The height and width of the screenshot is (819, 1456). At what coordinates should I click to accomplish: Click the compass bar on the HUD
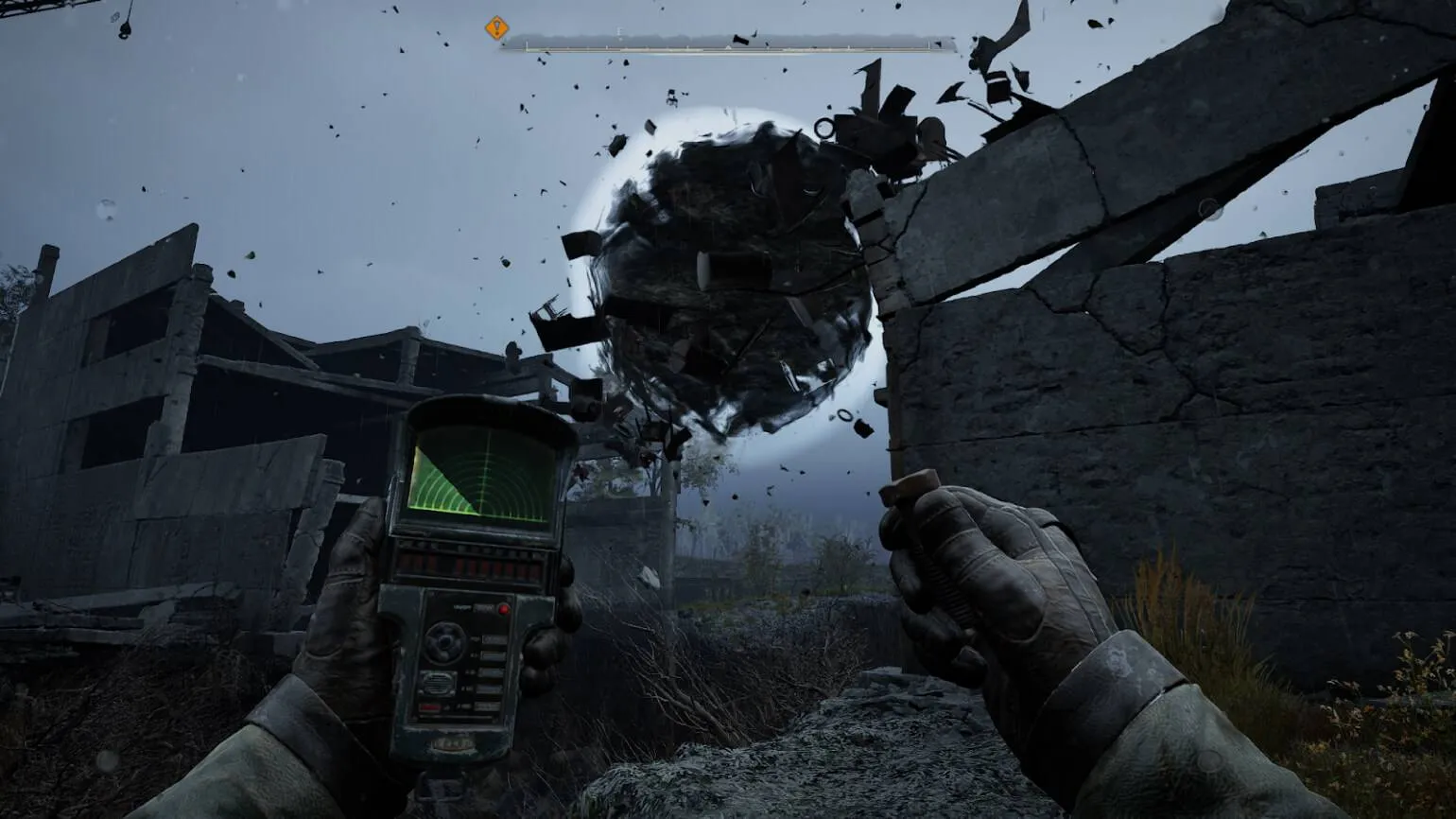coord(728,42)
